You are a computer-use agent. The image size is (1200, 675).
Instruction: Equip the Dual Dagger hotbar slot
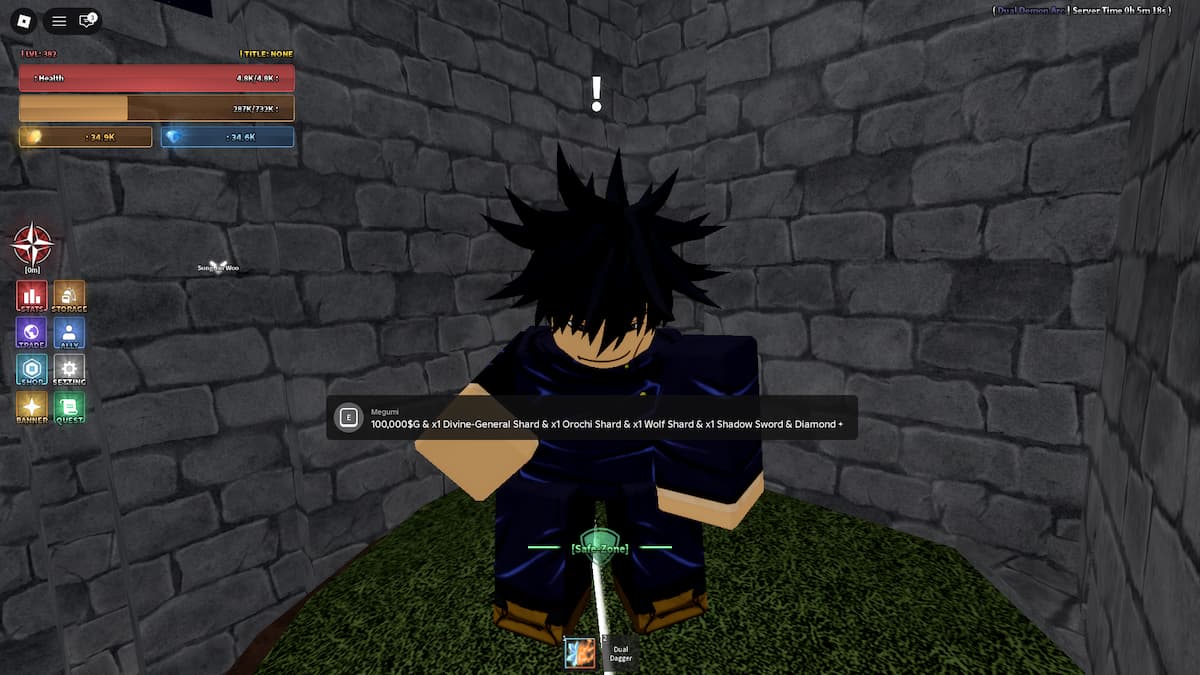[620, 653]
